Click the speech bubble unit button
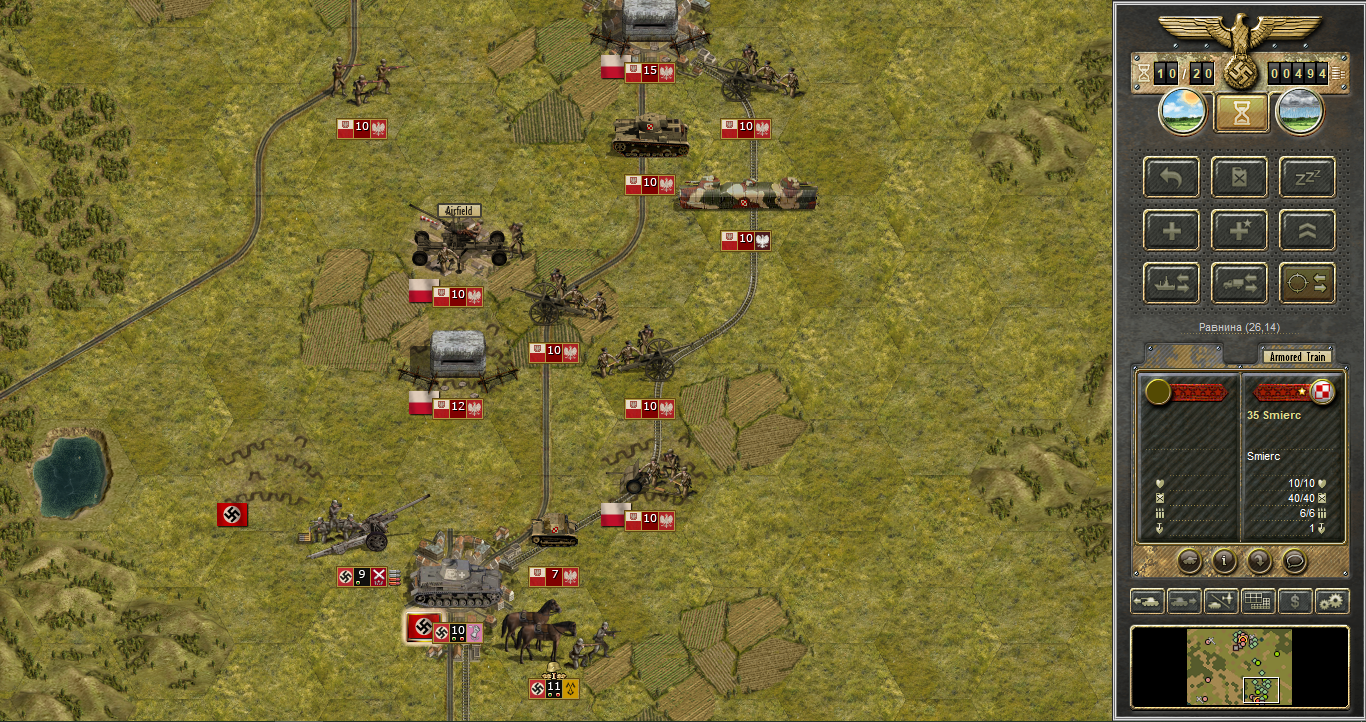1366x722 pixels. coord(1294,561)
